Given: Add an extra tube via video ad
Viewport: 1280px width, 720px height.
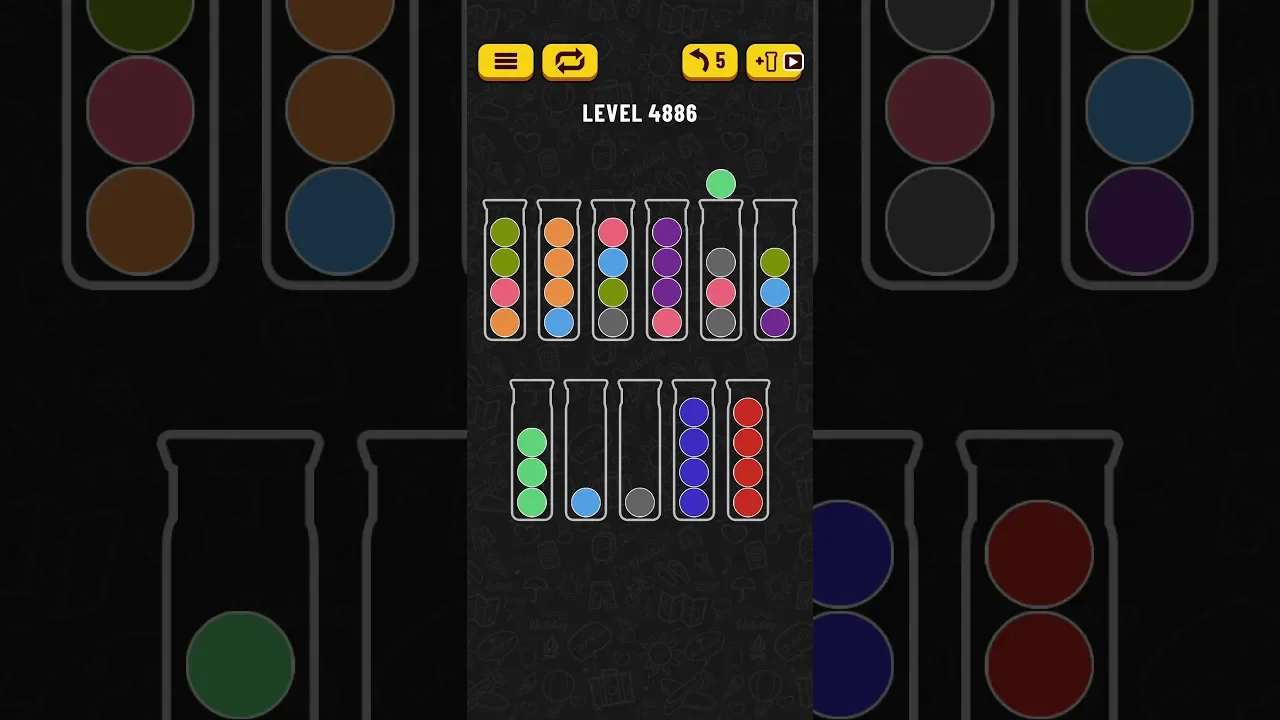Looking at the screenshot, I should (x=774, y=62).
